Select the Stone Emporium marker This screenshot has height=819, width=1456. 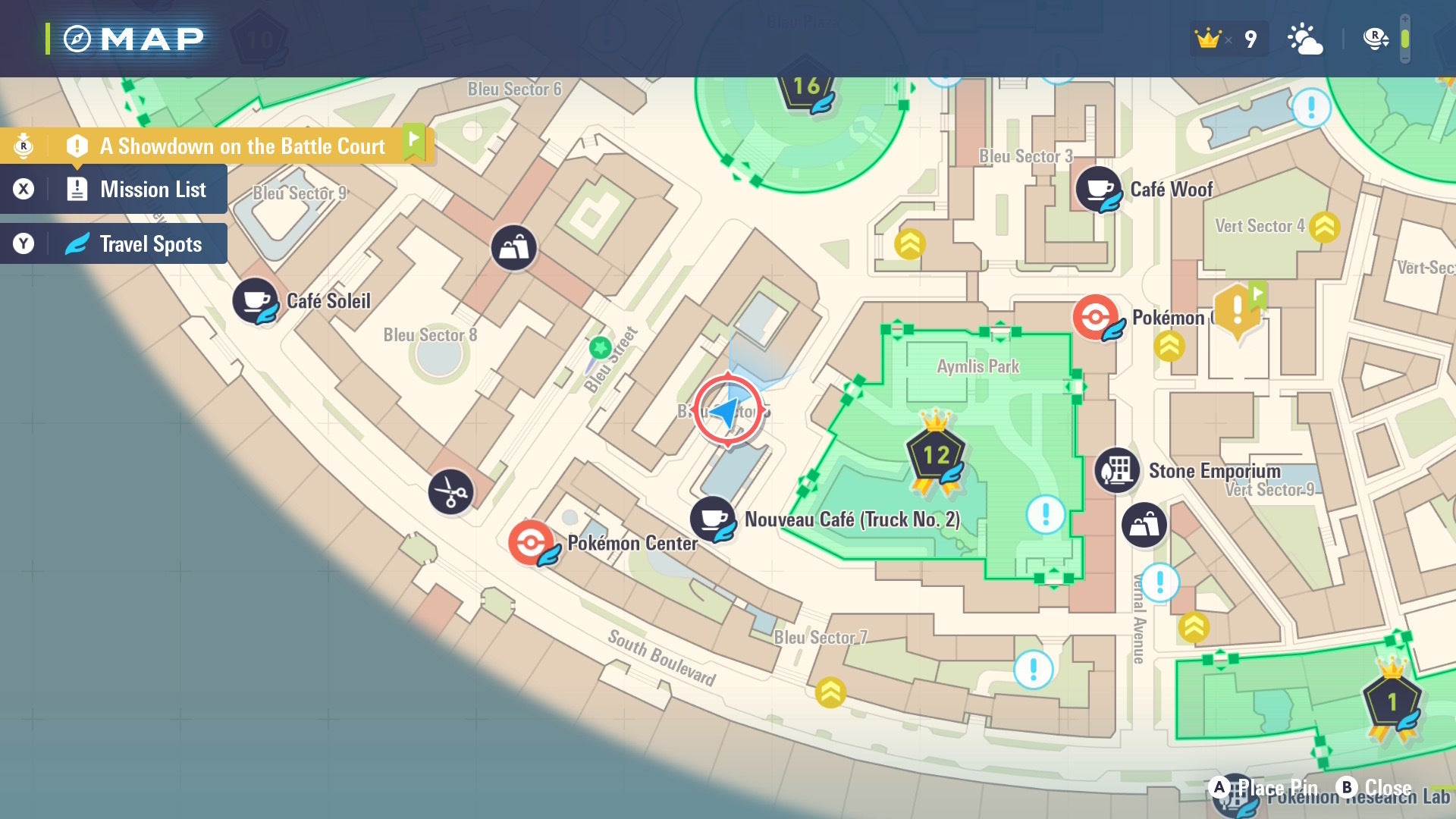pos(1117,470)
